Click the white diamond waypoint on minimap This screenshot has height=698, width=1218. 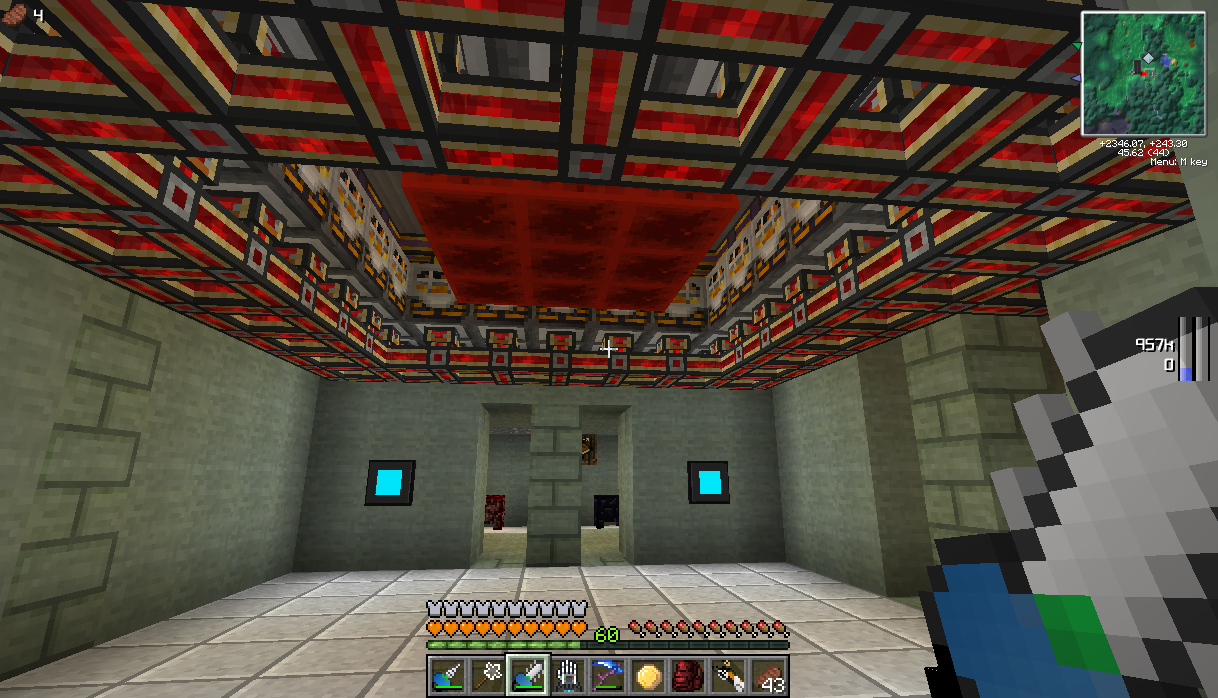pos(1149,59)
